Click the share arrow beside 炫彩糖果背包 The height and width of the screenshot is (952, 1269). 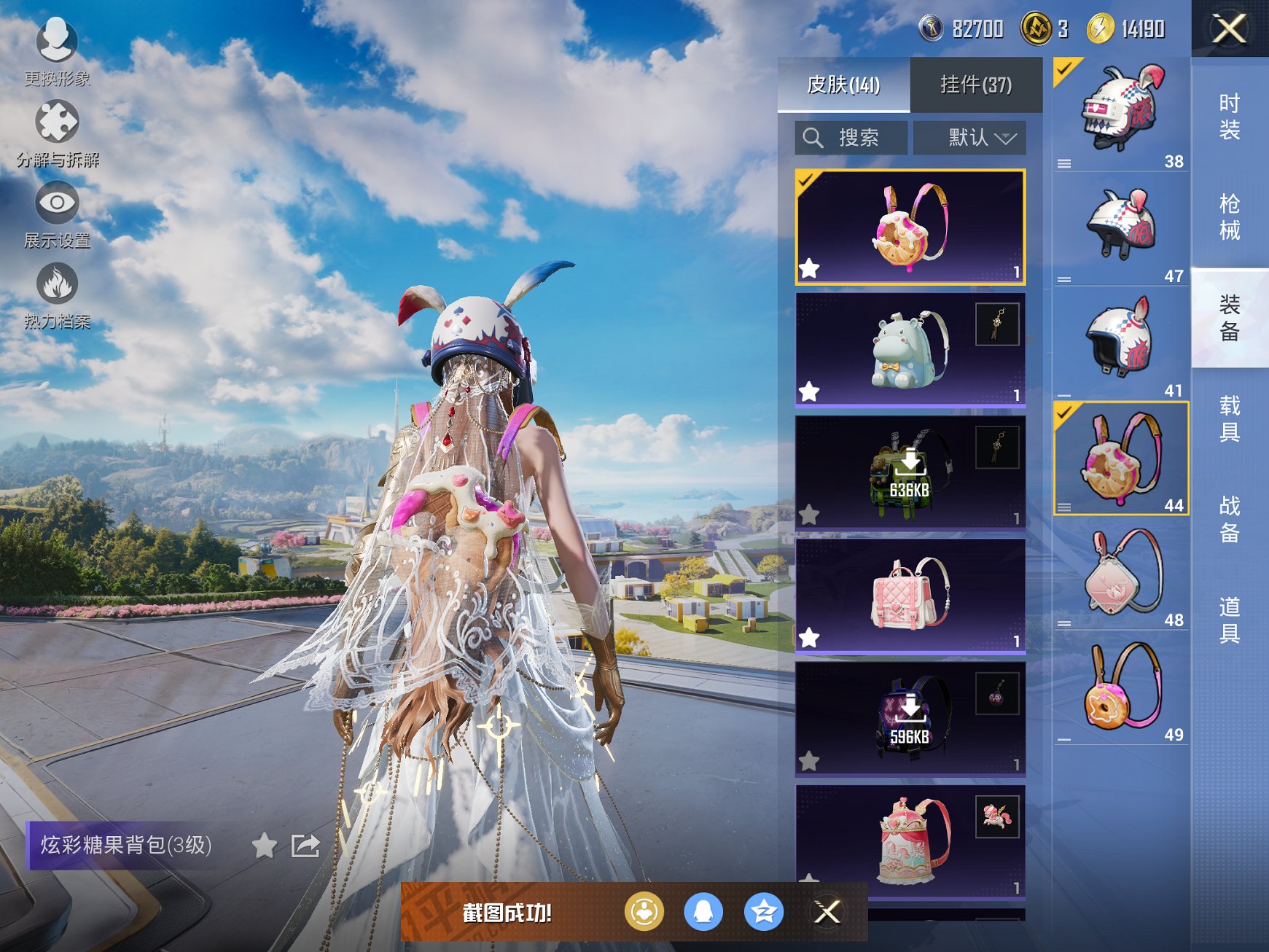[305, 846]
